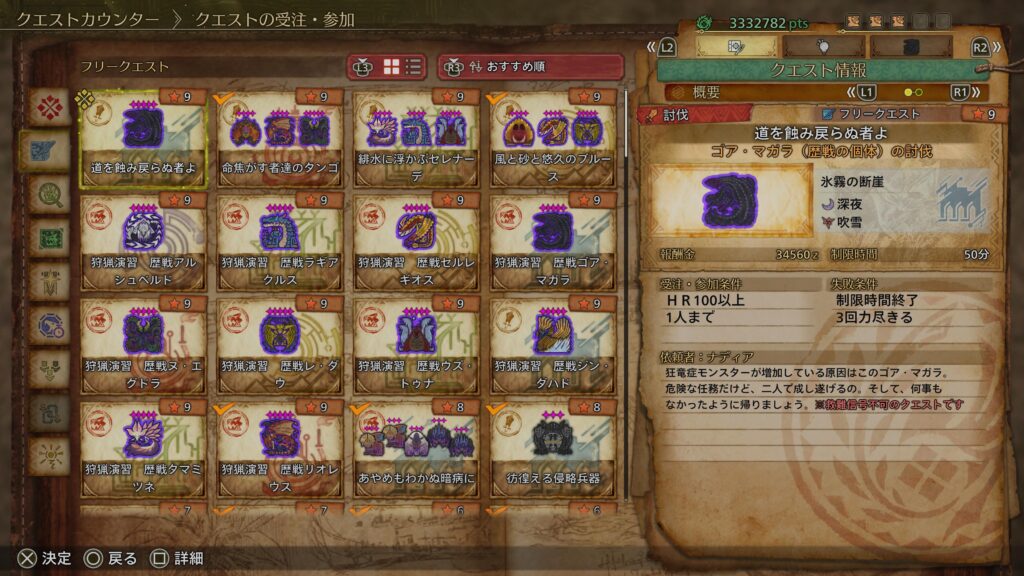Select the quest 風と砂と悠久のブルース

(553, 138)
